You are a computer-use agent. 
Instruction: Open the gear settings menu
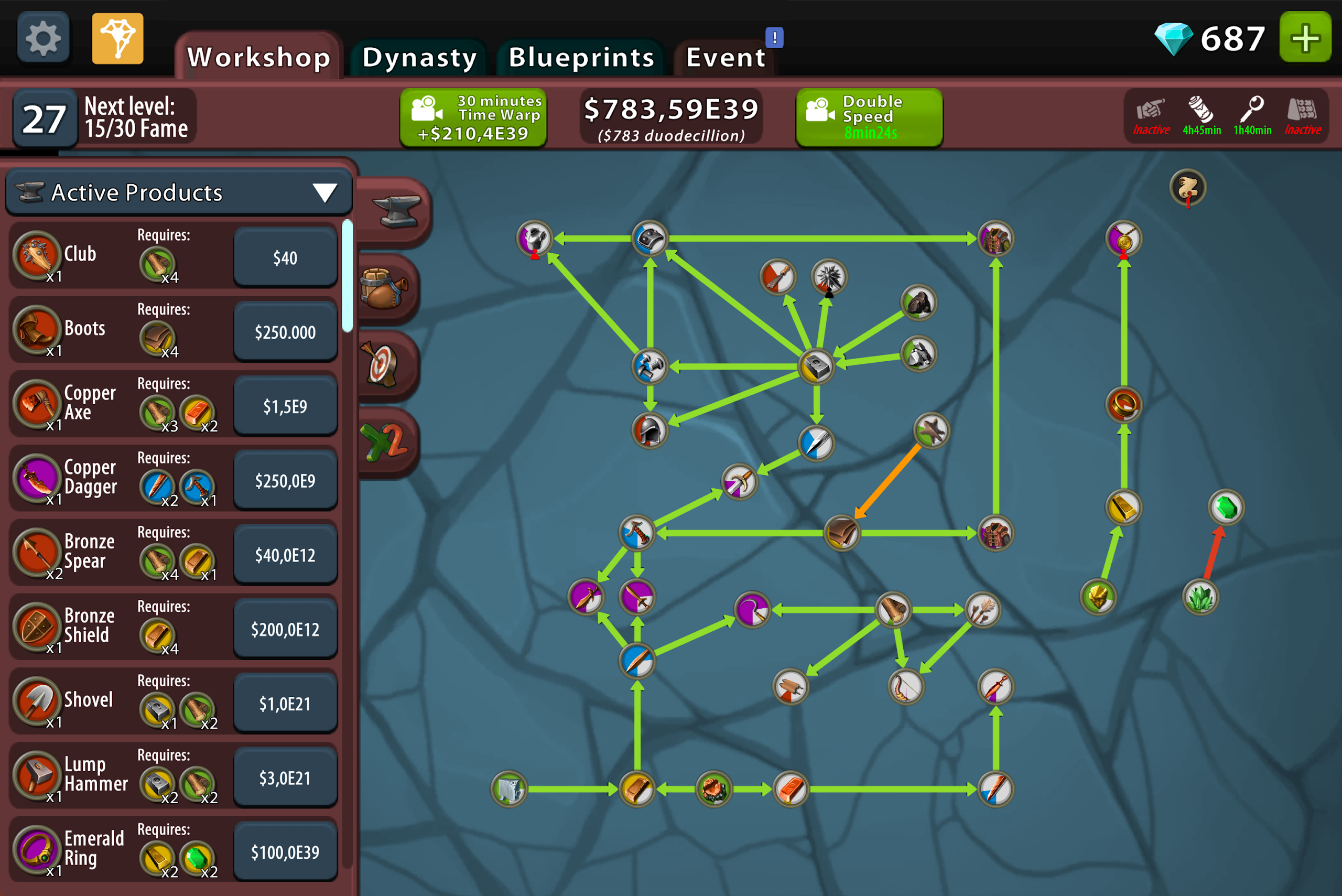(43, 38)
